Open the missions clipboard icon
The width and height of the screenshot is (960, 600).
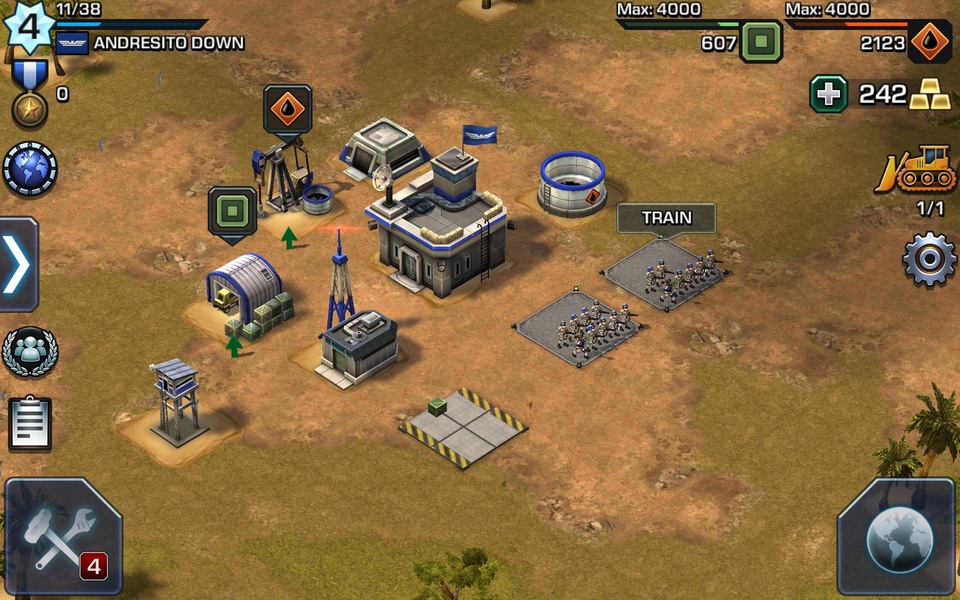coord(30,423)
